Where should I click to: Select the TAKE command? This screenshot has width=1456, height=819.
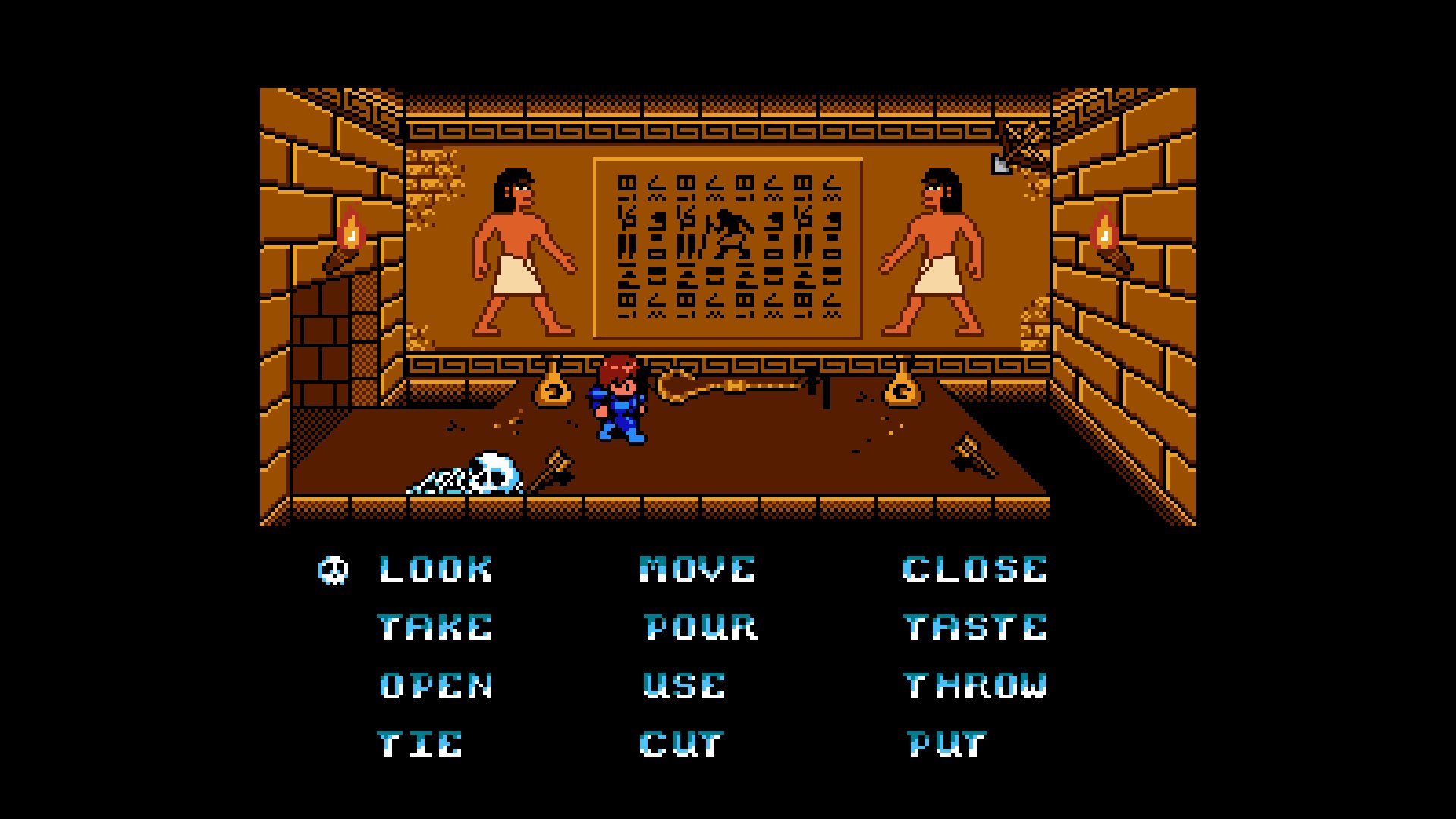[432, 628]
